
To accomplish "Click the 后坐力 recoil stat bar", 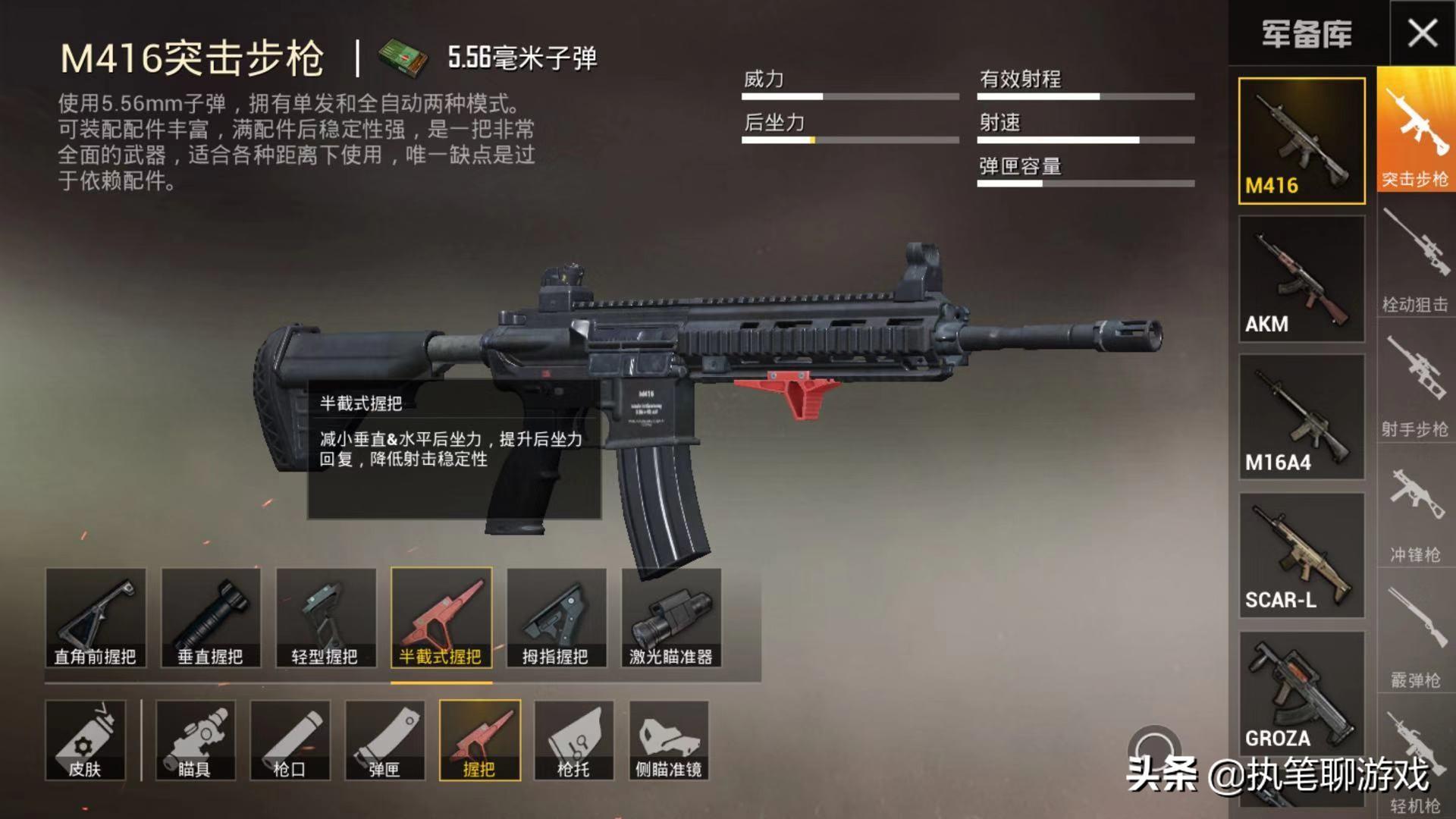I will tap(849, 140).
